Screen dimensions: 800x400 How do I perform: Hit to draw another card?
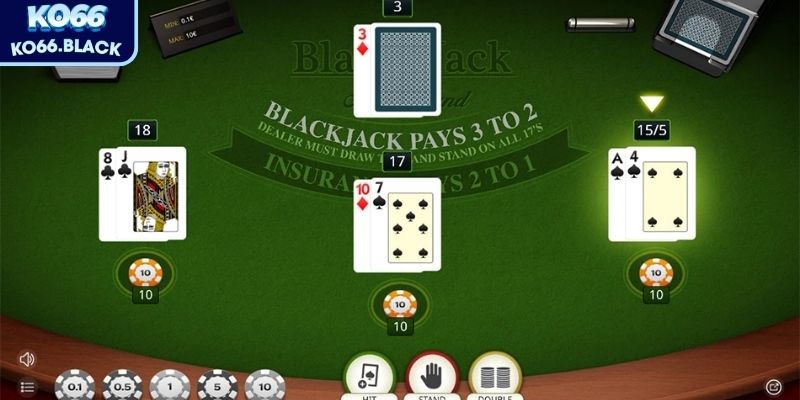(368, 376)
